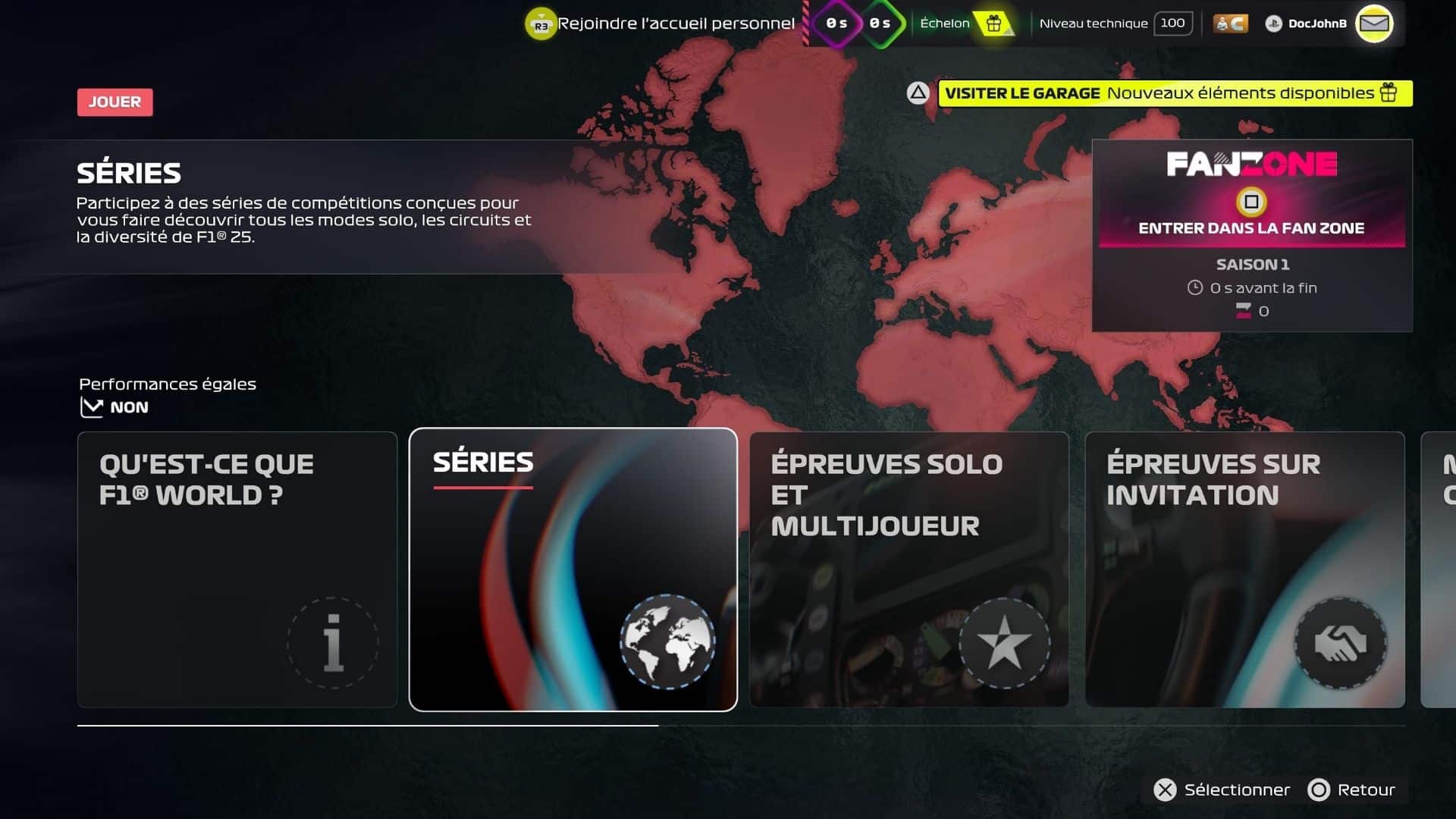Choose Épreuves solo et multijoueur tile
The image size is (1456, 819).
[x=908, y=570]
